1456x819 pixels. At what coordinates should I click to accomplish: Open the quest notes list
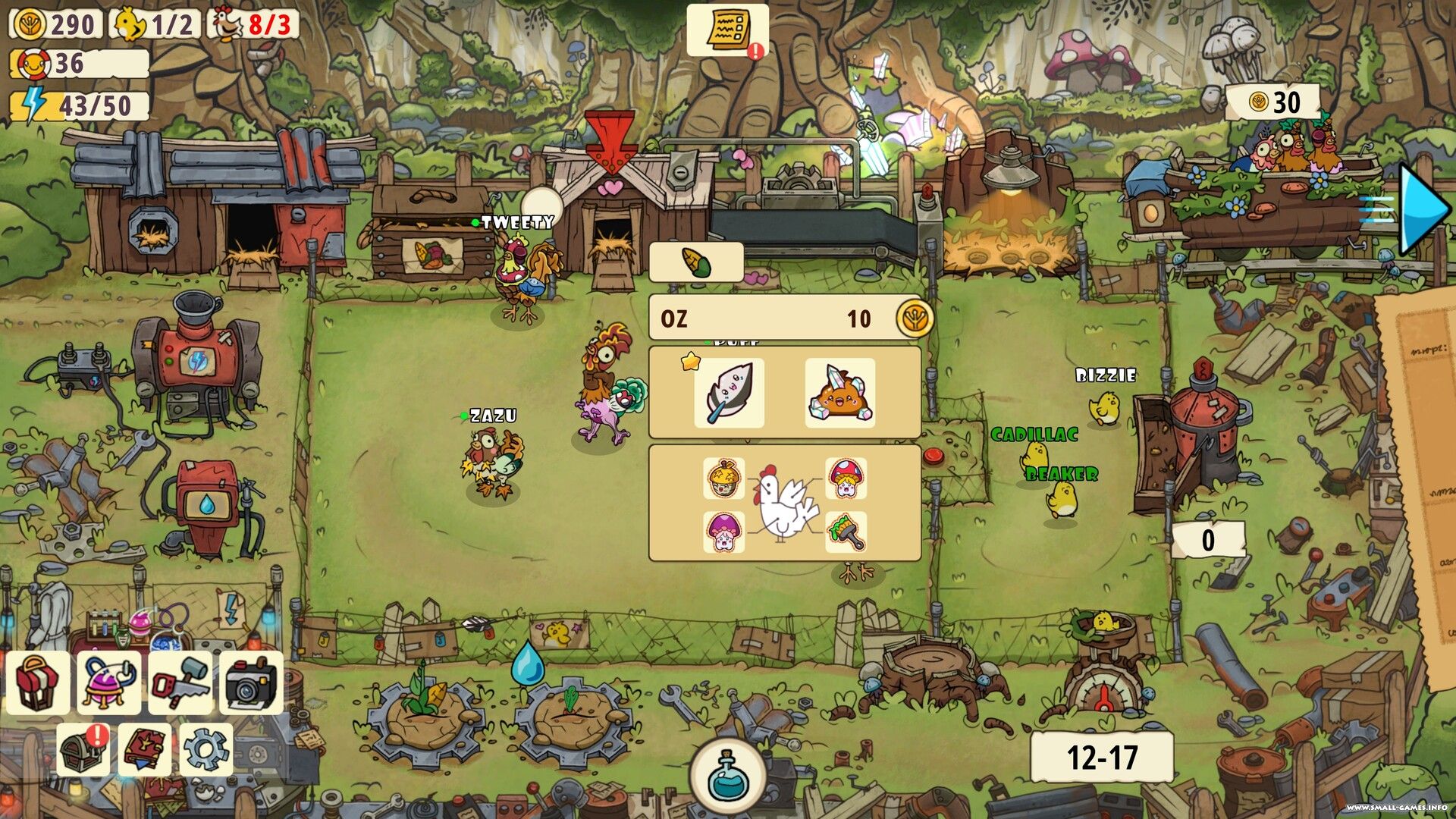point(726,30)
